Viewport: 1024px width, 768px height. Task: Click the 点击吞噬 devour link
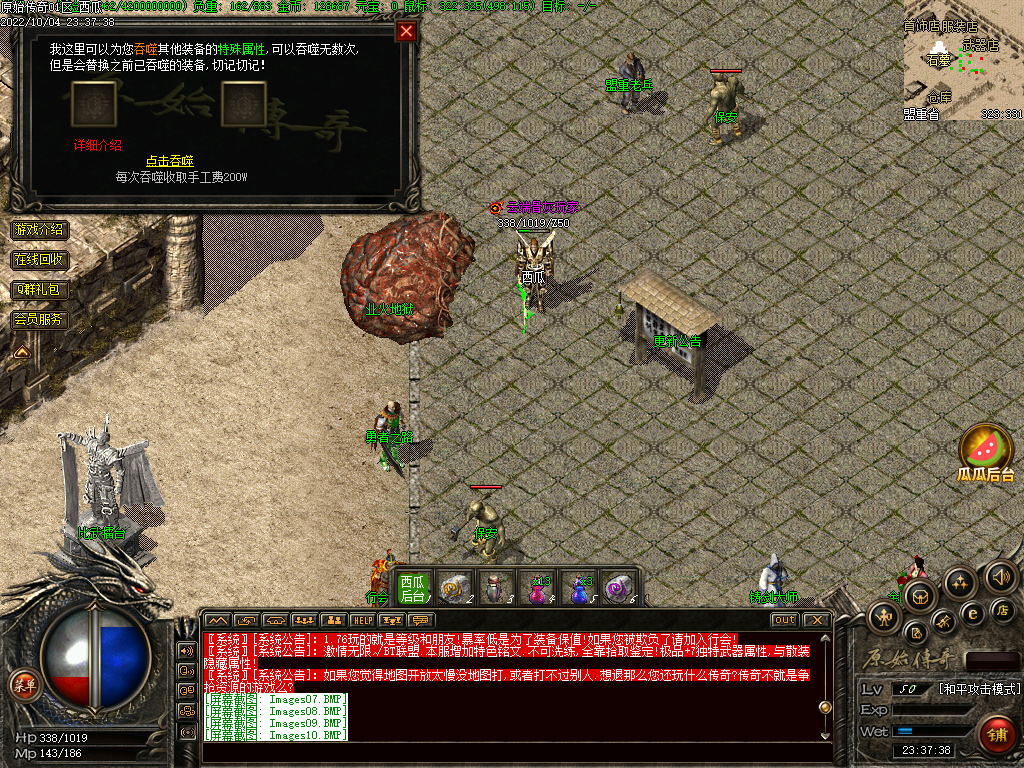[x=169, y=161]
